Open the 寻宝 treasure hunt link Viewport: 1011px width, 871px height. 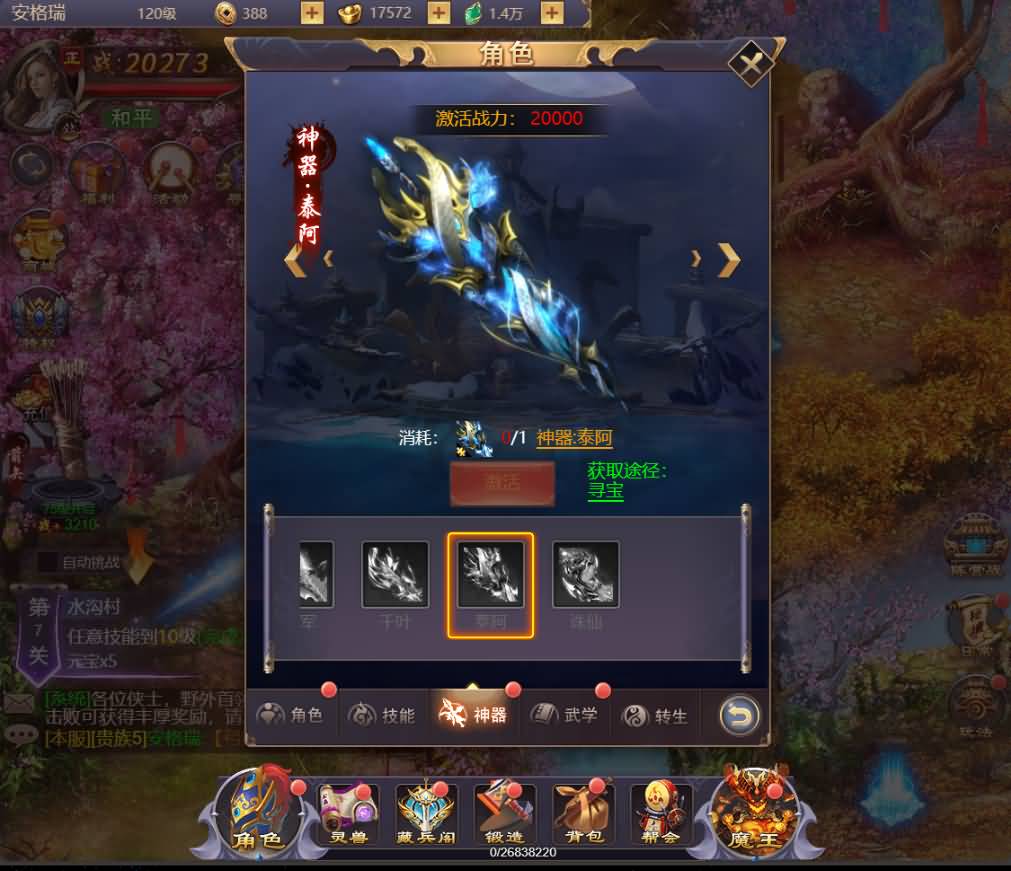point(605,492)
